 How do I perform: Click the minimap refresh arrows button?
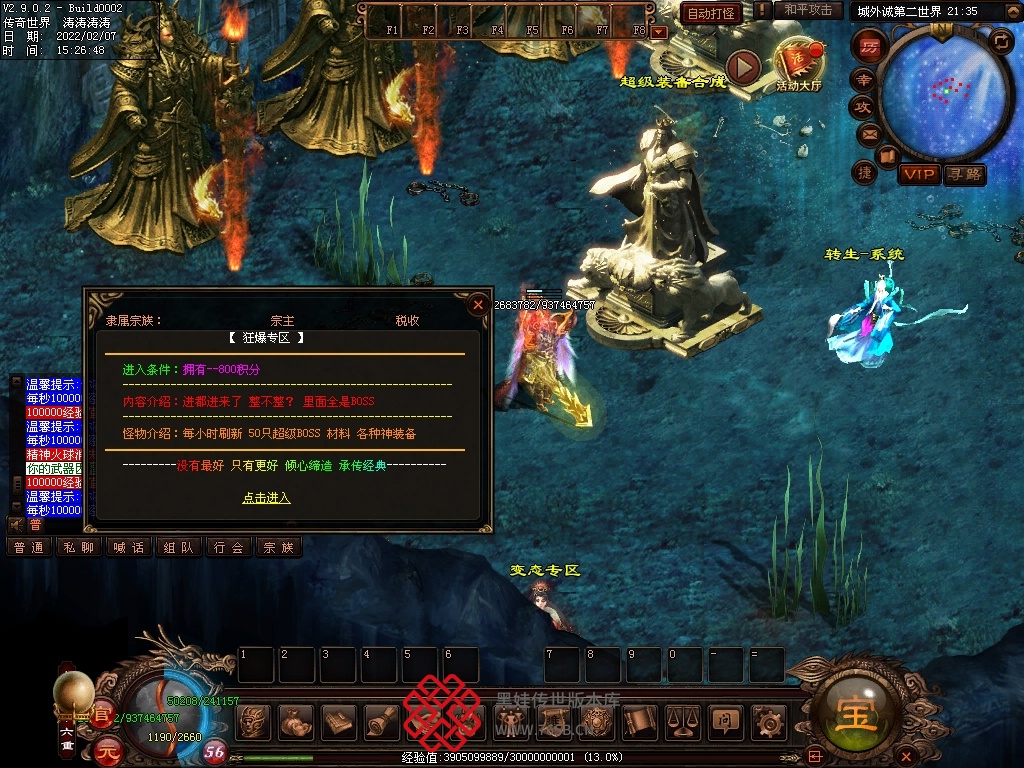pos(1000,41)
